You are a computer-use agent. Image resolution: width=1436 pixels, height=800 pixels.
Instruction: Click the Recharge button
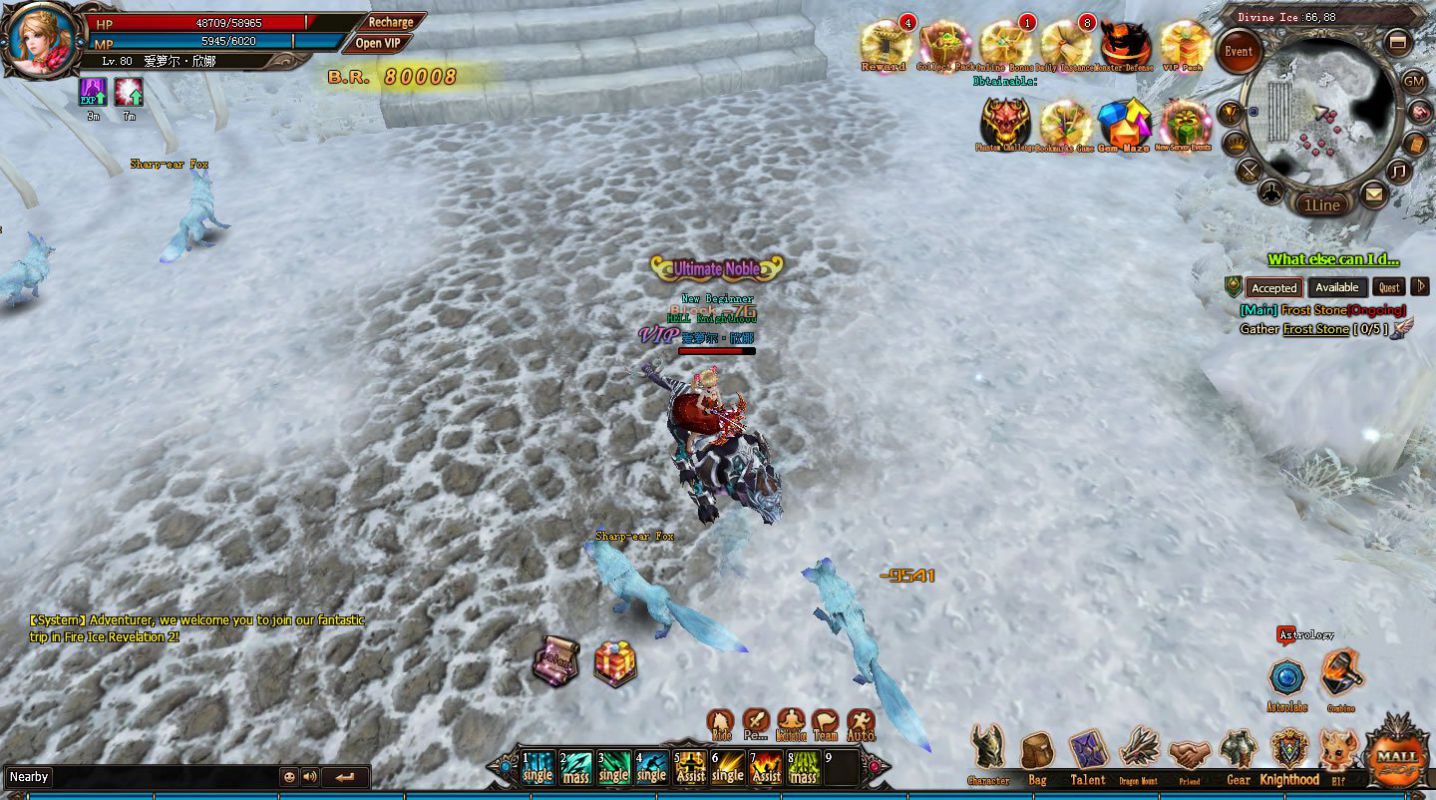click(x=390, y=22)
